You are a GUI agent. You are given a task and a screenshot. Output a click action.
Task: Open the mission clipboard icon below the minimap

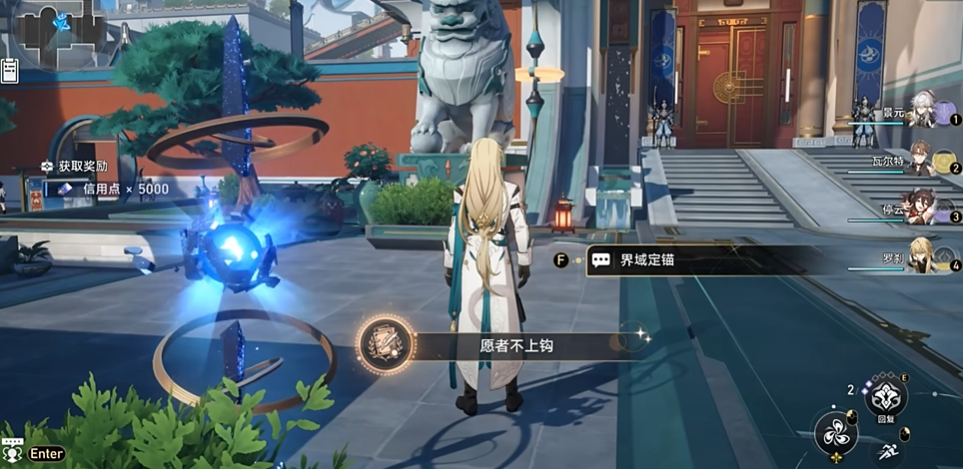11,70
